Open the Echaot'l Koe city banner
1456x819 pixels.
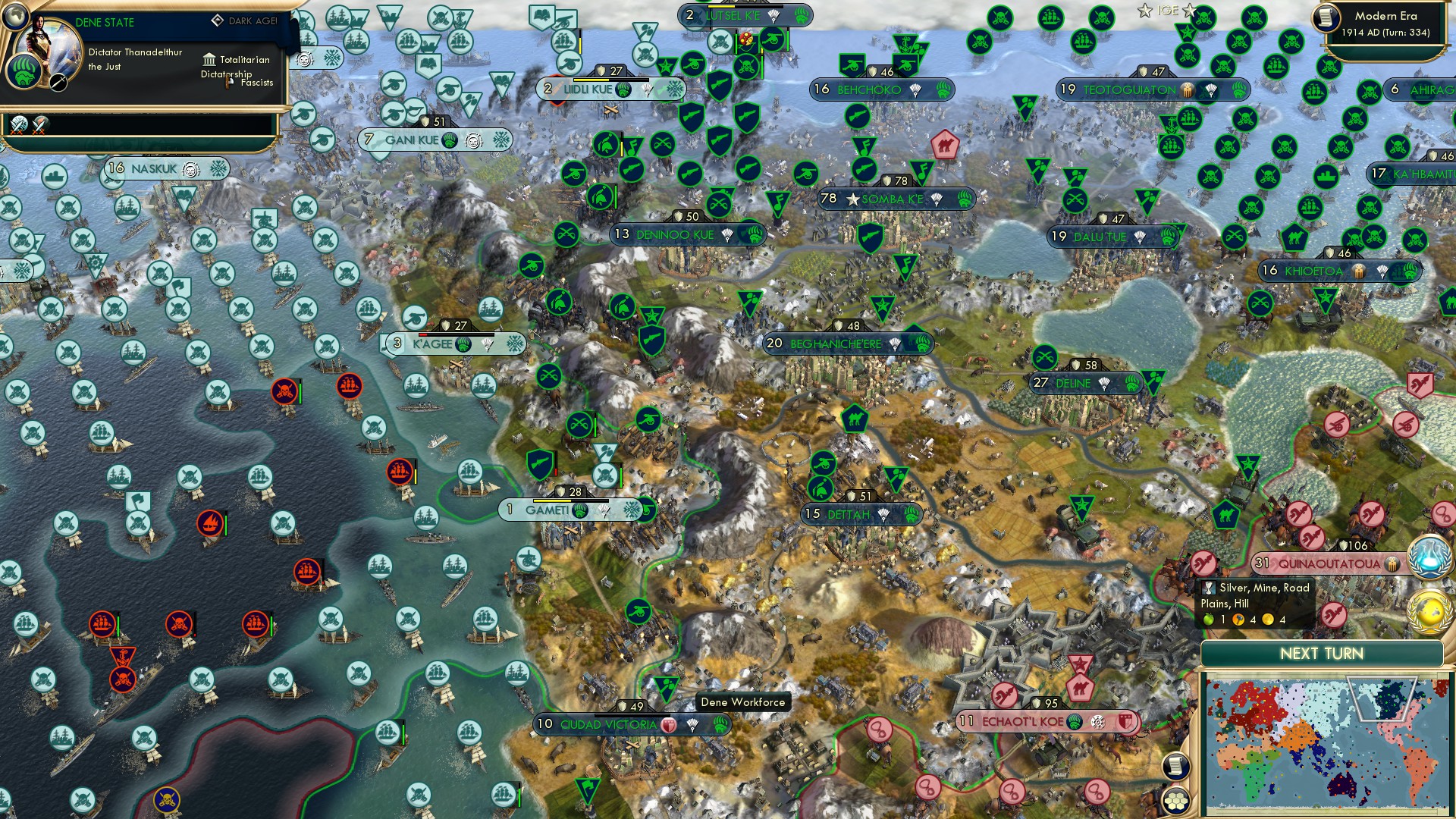tap(1043, 720)
